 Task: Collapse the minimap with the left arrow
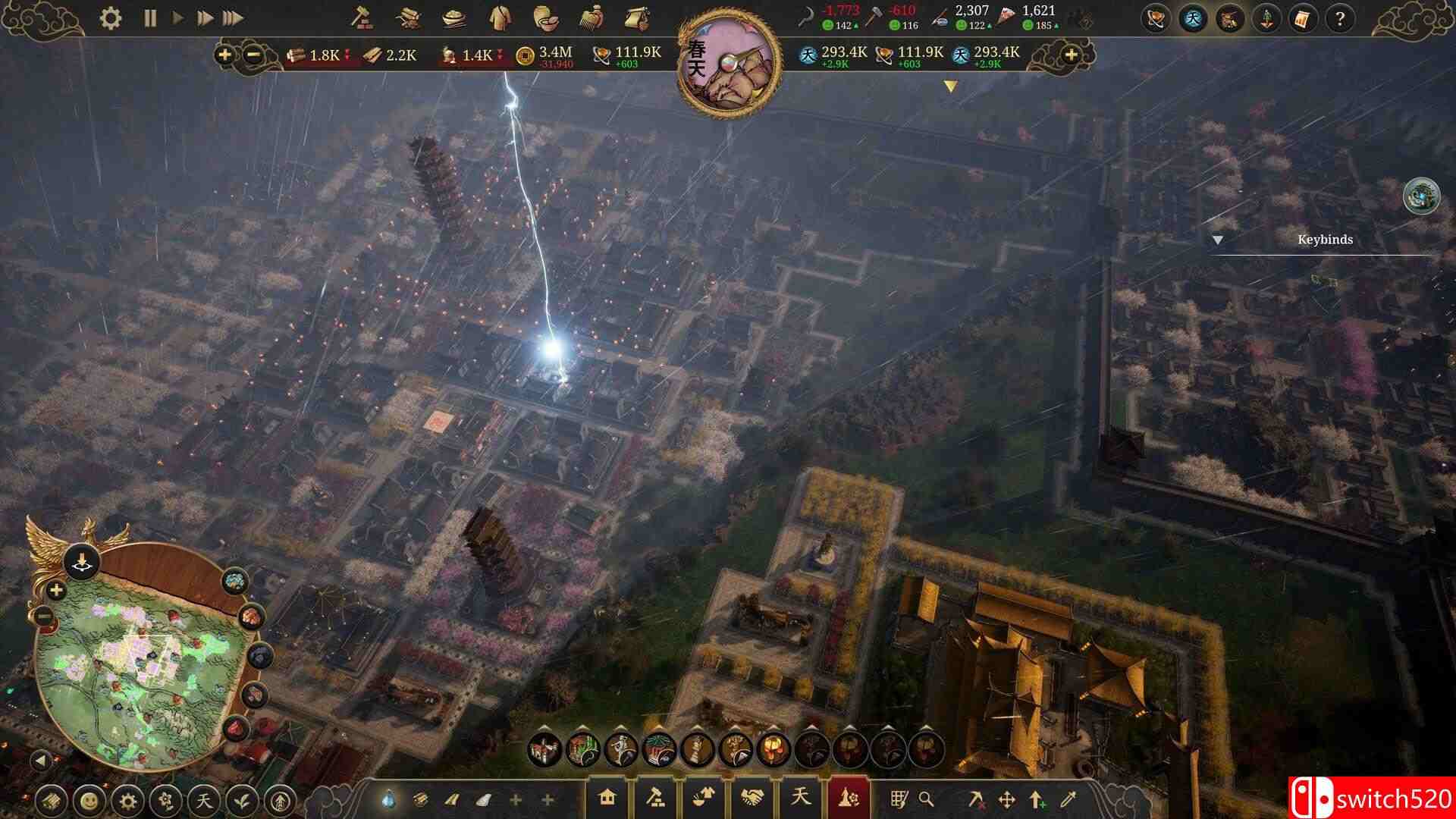coord(42,761)
